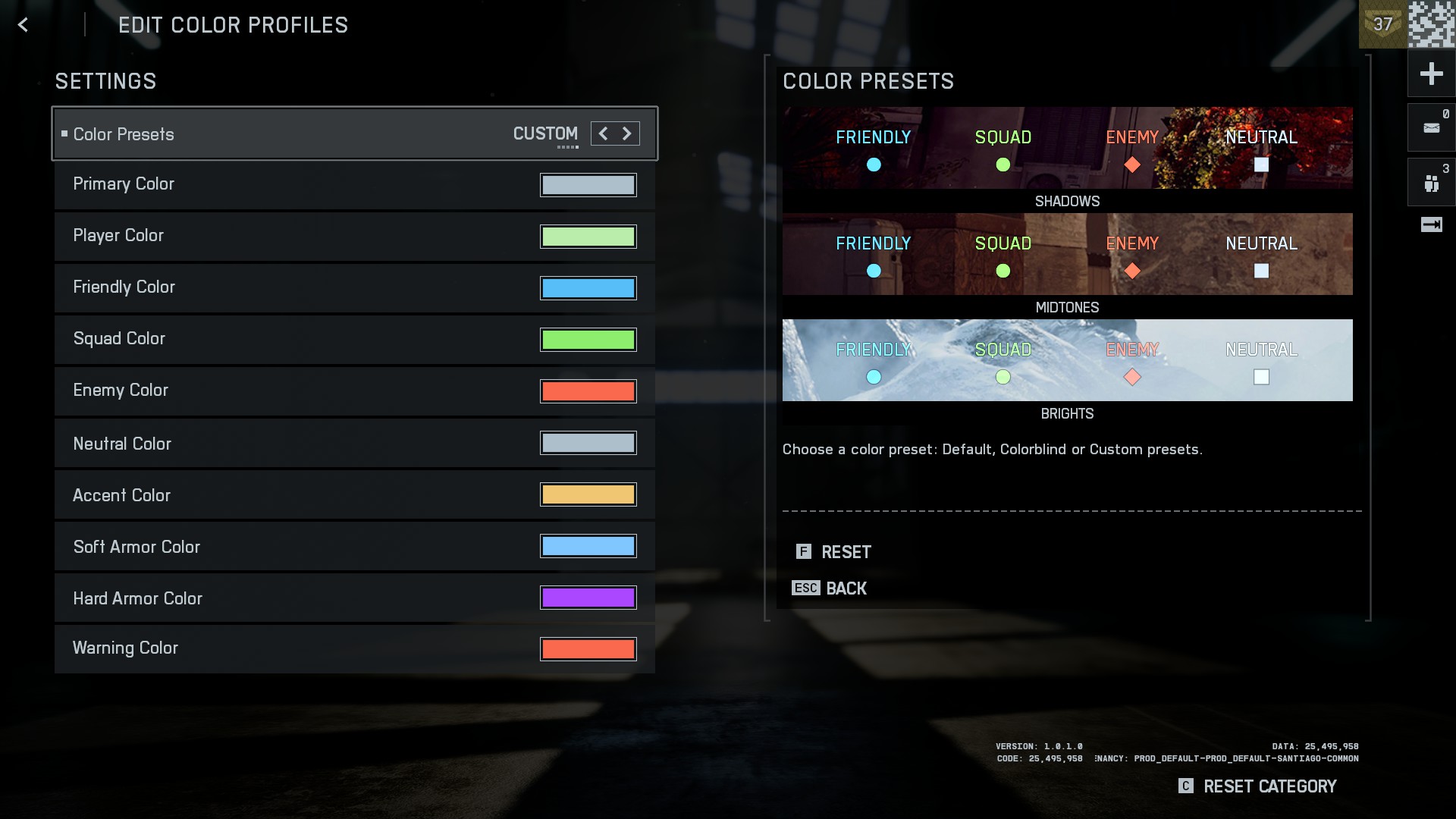Change the Hard Armor Color swatch
This screenshot has height=819, width=1456.
click(x=588, y=598)
